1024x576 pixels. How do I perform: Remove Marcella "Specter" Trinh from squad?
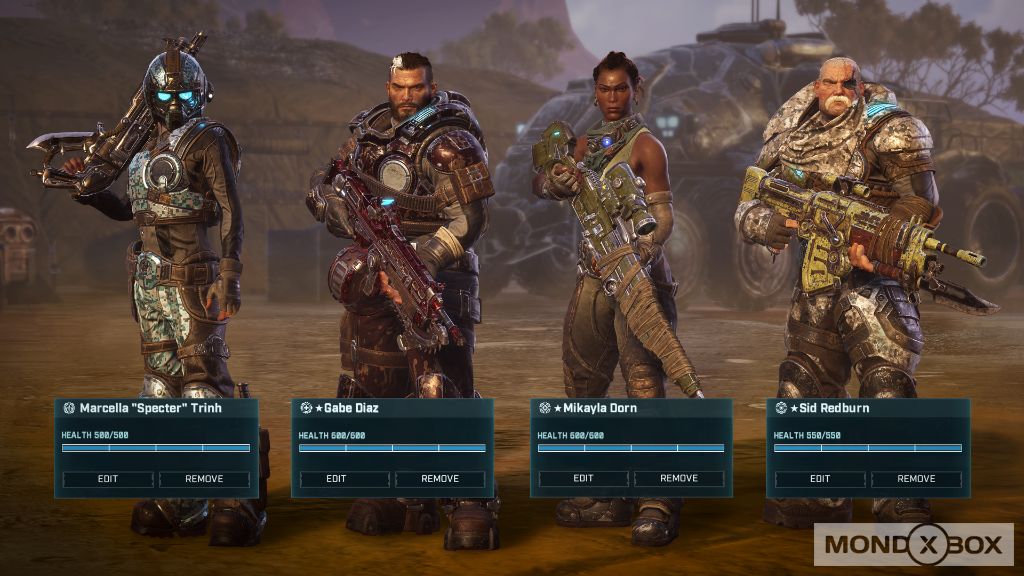pyautogui.click(x=204, y=479)
